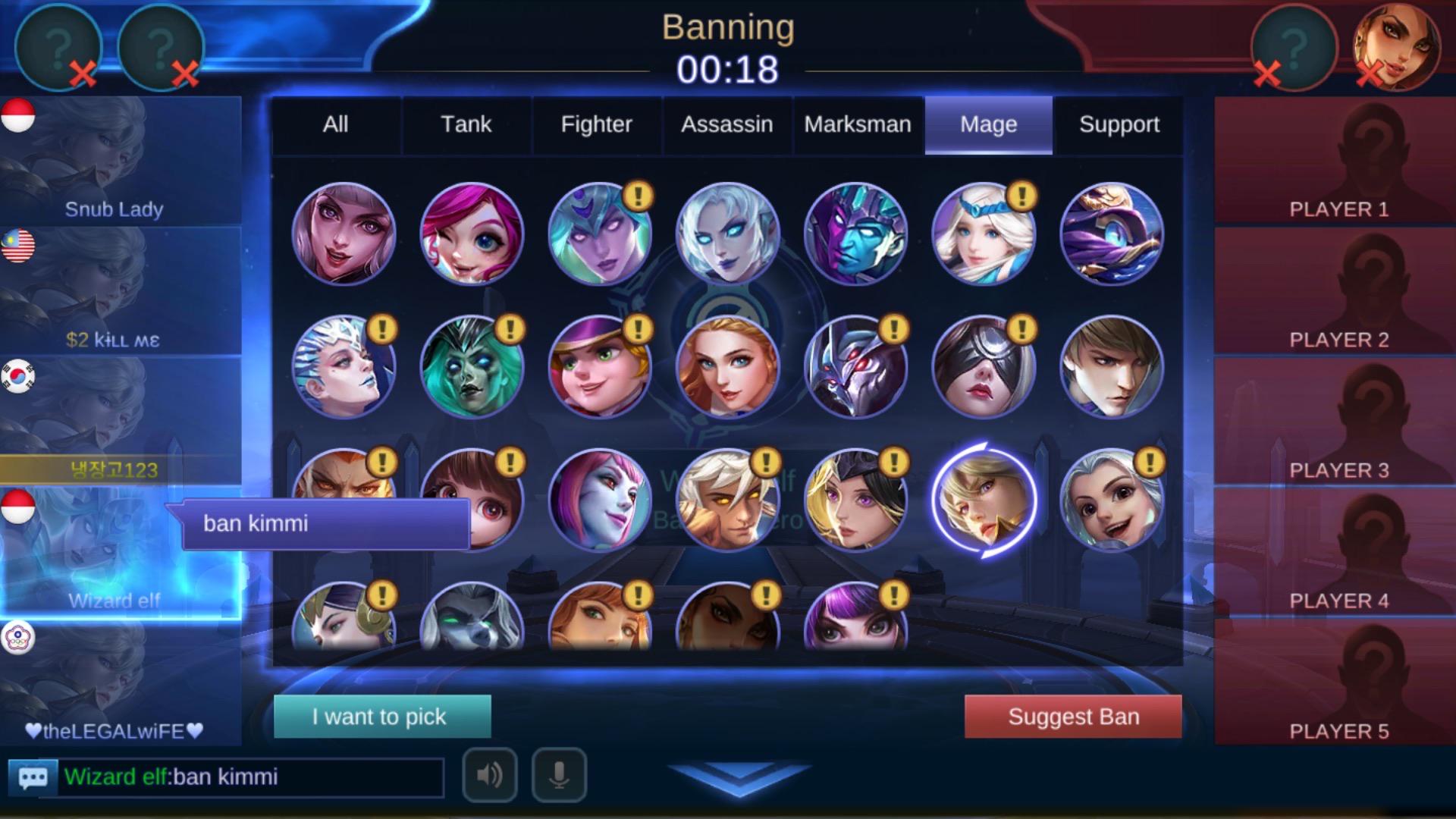Switch to the All heroes tab

point(335,124)
